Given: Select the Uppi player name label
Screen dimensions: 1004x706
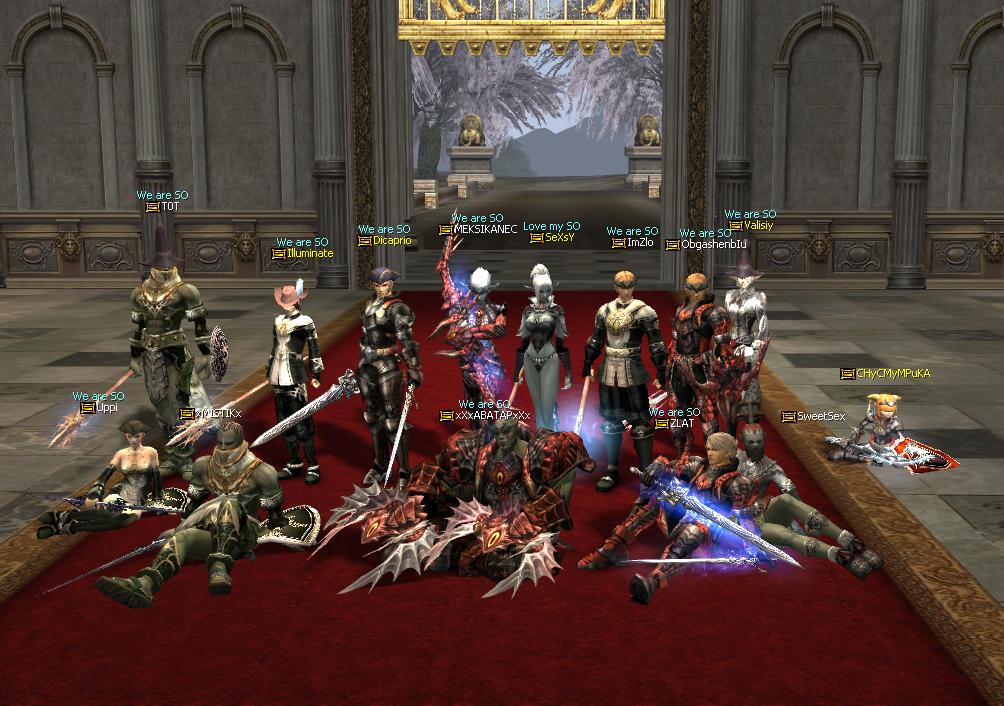Looking at the screenshot, I should pos(105,408).
